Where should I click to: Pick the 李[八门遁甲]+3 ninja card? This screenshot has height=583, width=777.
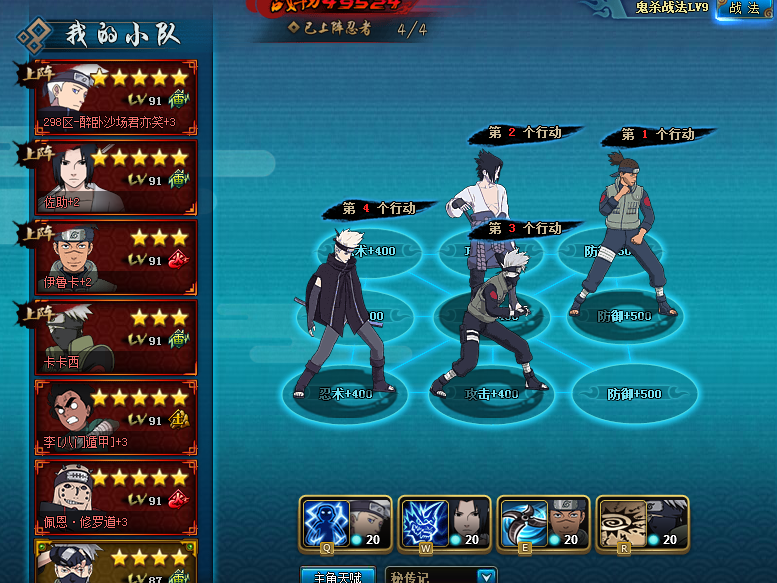tap(115, 416)
